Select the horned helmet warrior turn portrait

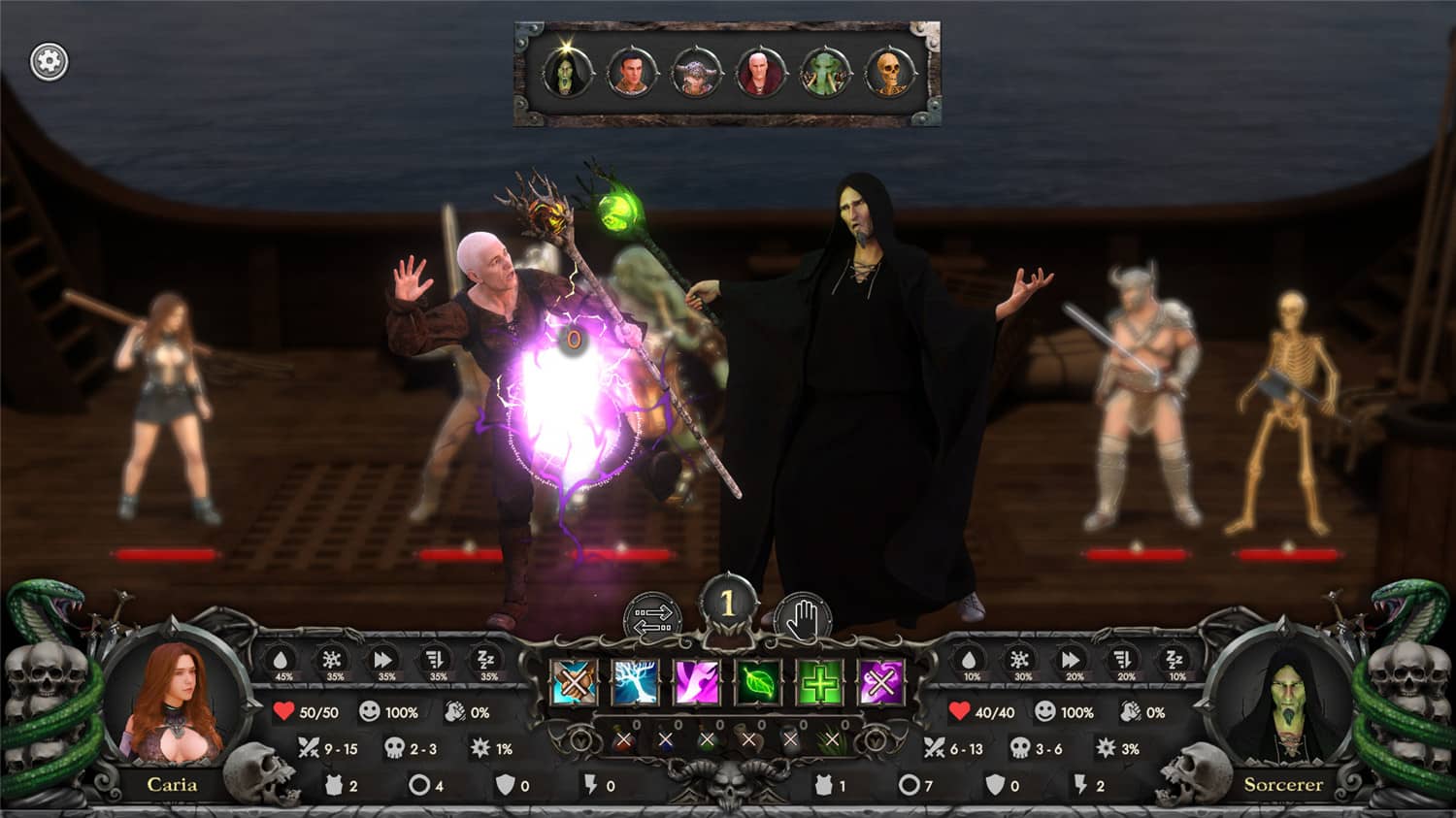tap(695, 74)
